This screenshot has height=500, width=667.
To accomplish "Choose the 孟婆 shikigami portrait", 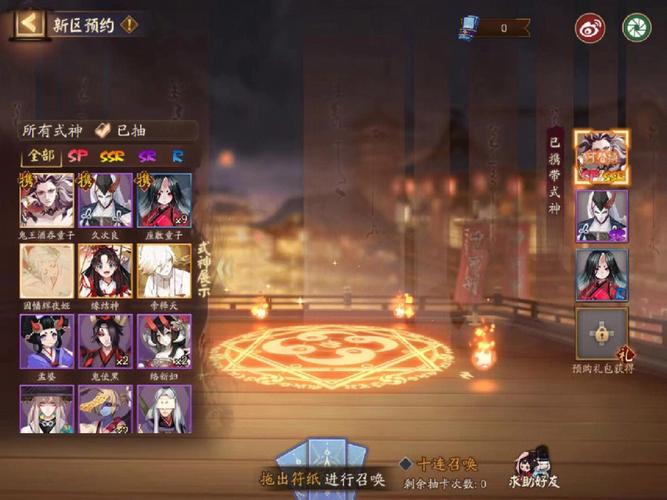I will pos(47,341).
